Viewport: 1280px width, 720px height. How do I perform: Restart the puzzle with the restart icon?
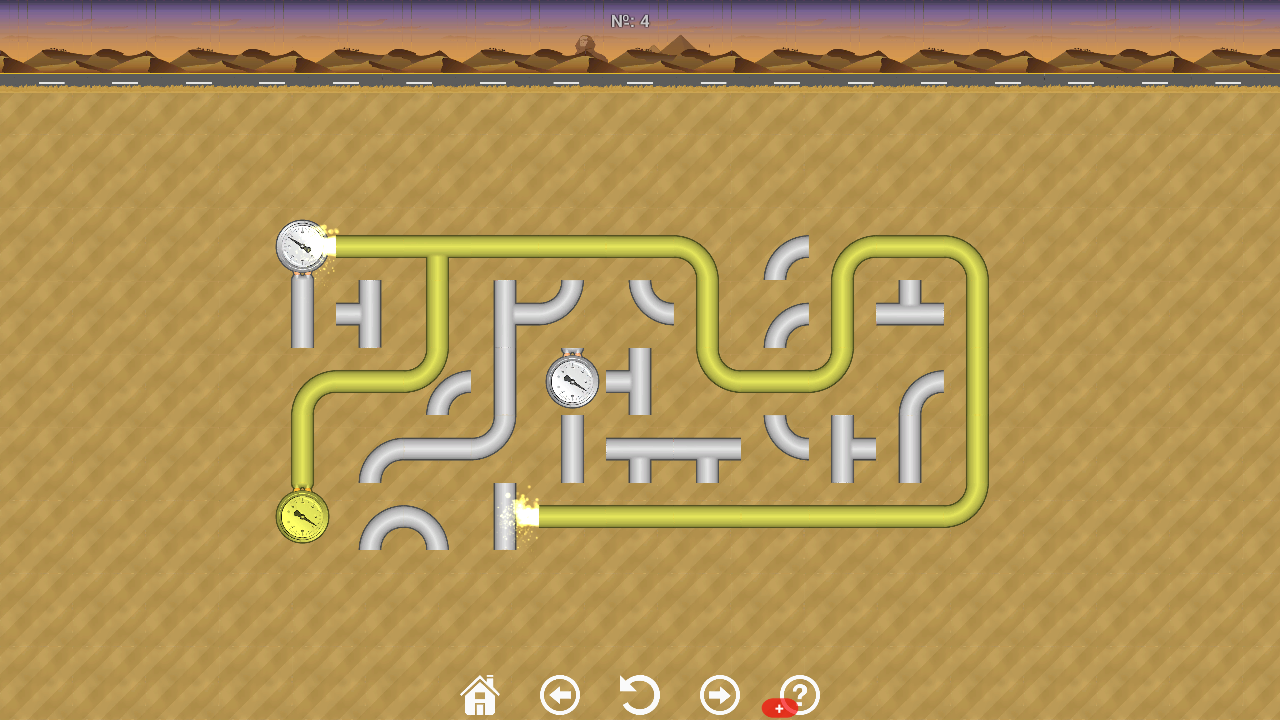pos(640,693)
